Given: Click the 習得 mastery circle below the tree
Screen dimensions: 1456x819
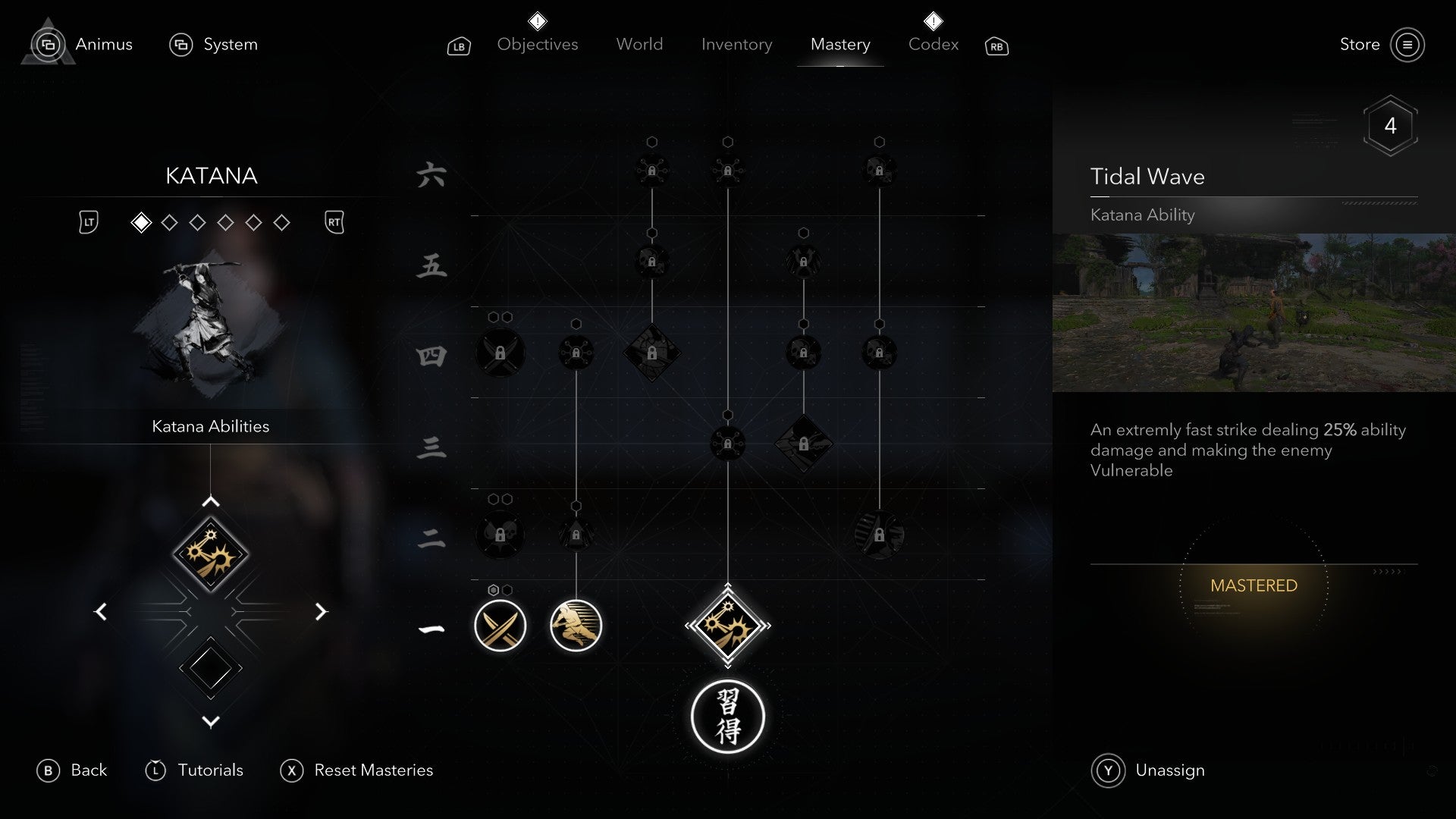Looking at the screenshot, I should (x=728, y=717).
